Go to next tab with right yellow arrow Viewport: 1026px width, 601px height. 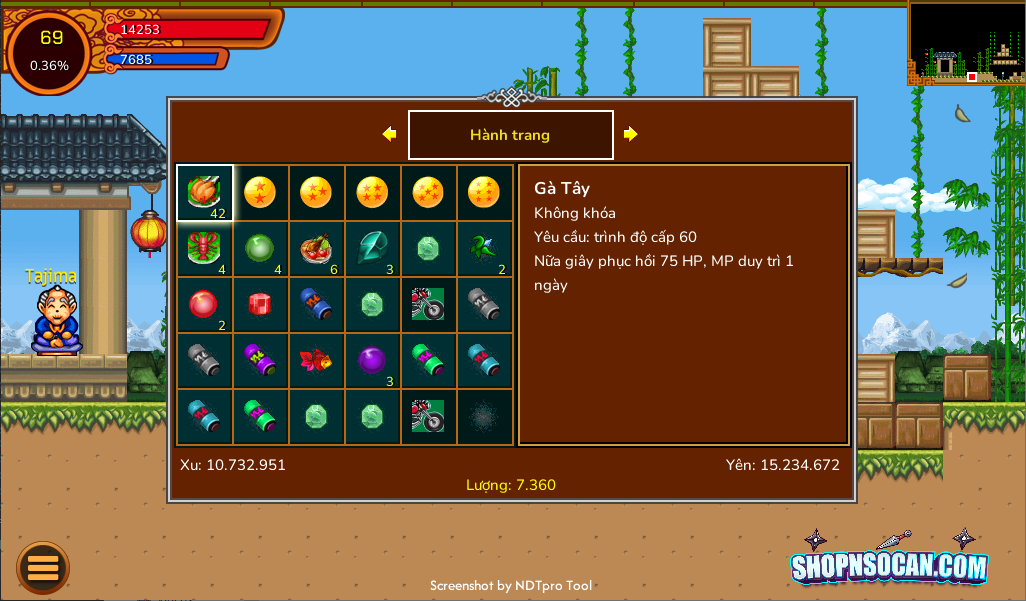click(x=630, y=134)
